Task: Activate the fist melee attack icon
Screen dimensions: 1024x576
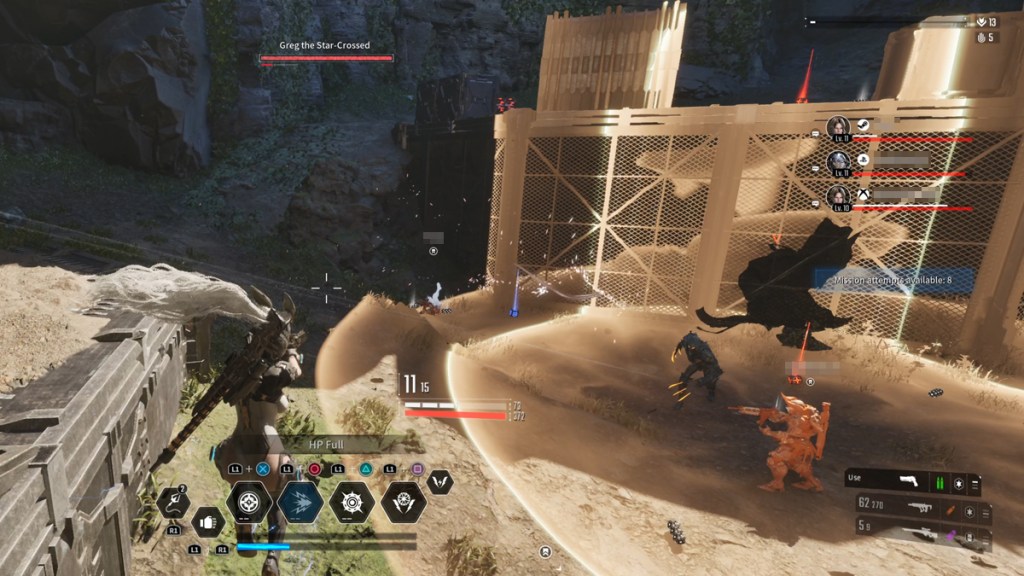Action: [207, 521]
